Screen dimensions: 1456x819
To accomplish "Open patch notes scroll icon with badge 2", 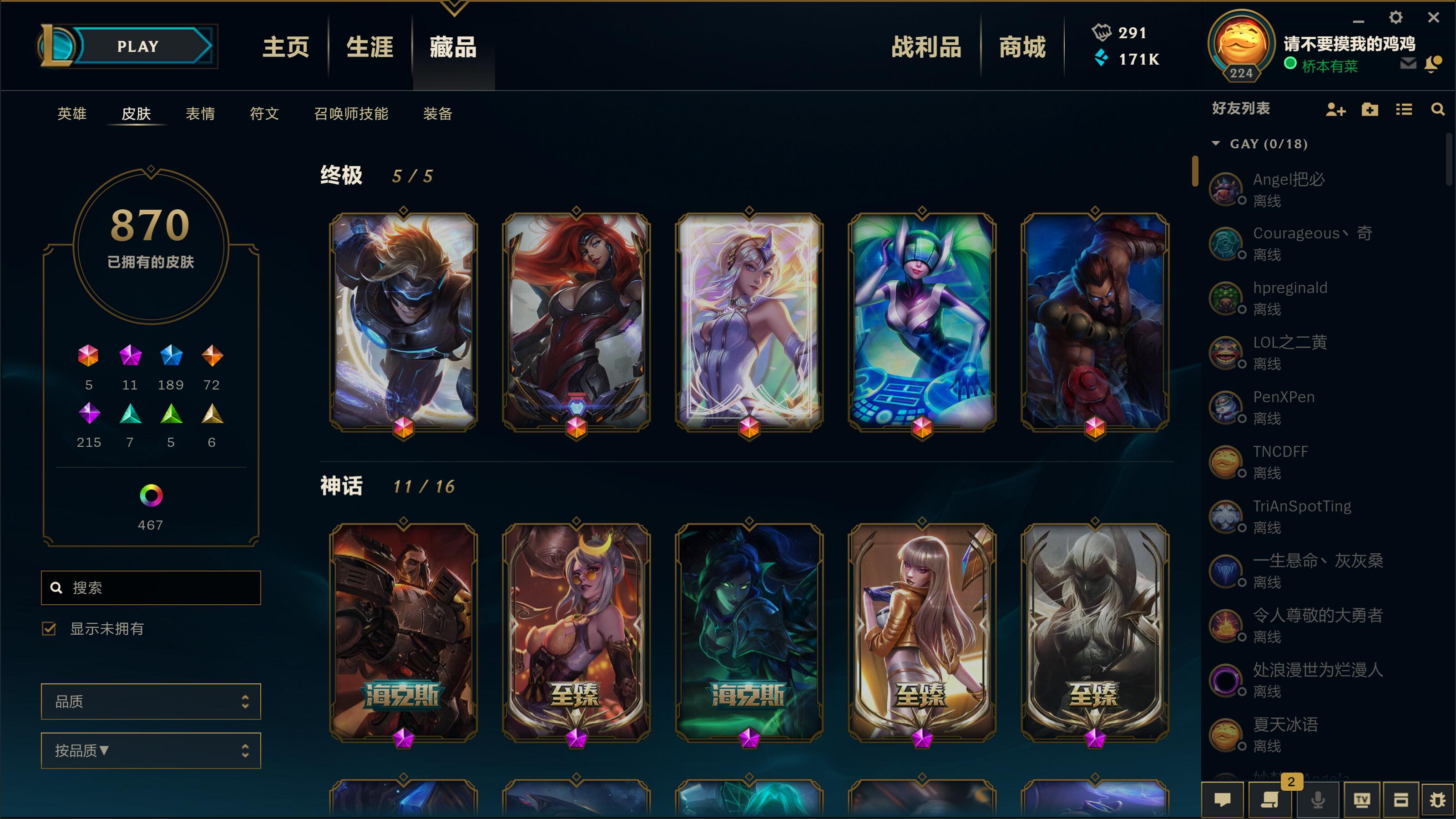I will tap(1269, 801).
